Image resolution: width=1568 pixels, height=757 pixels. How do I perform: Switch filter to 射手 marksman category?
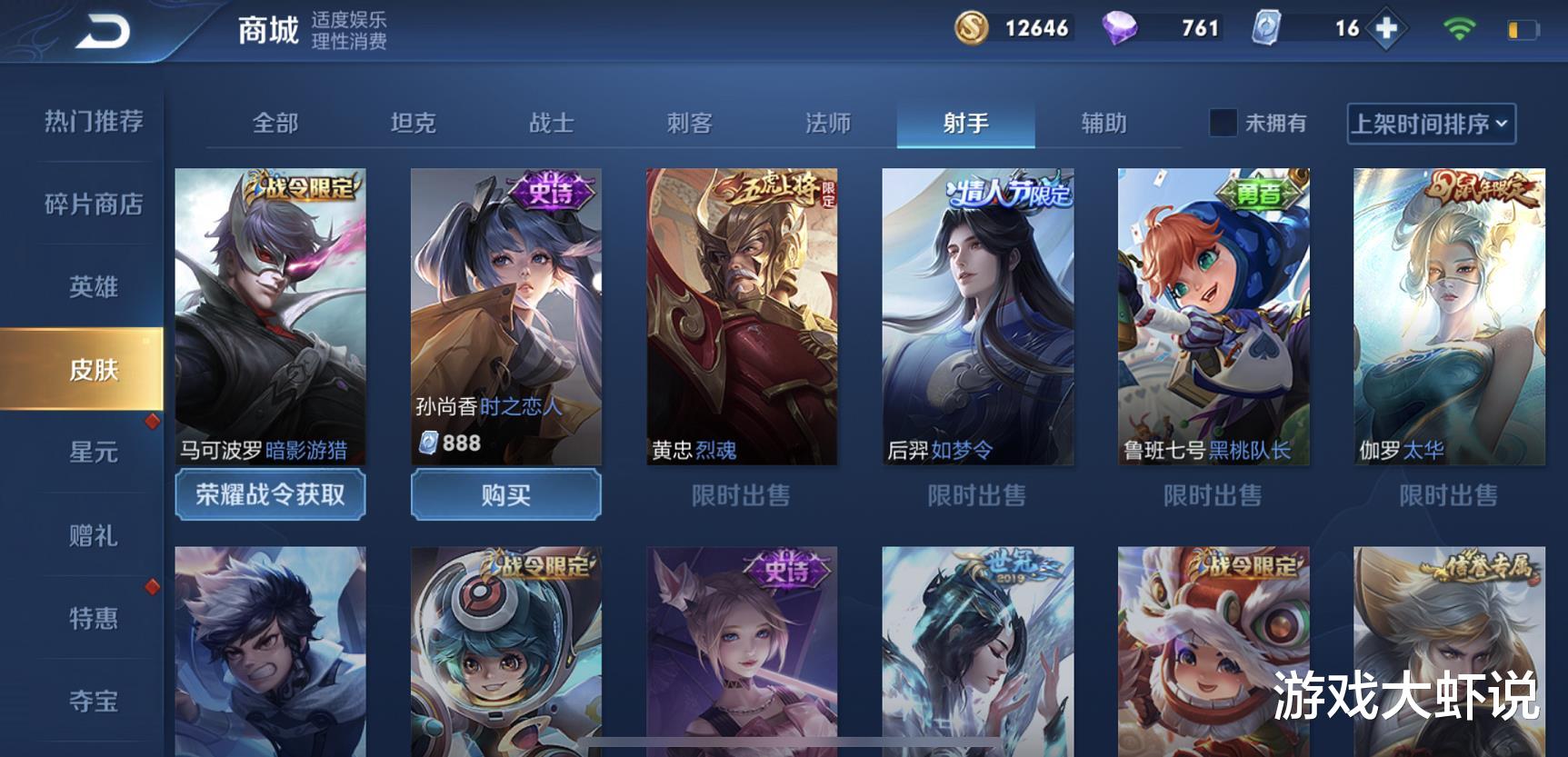(x=966, y=124)
